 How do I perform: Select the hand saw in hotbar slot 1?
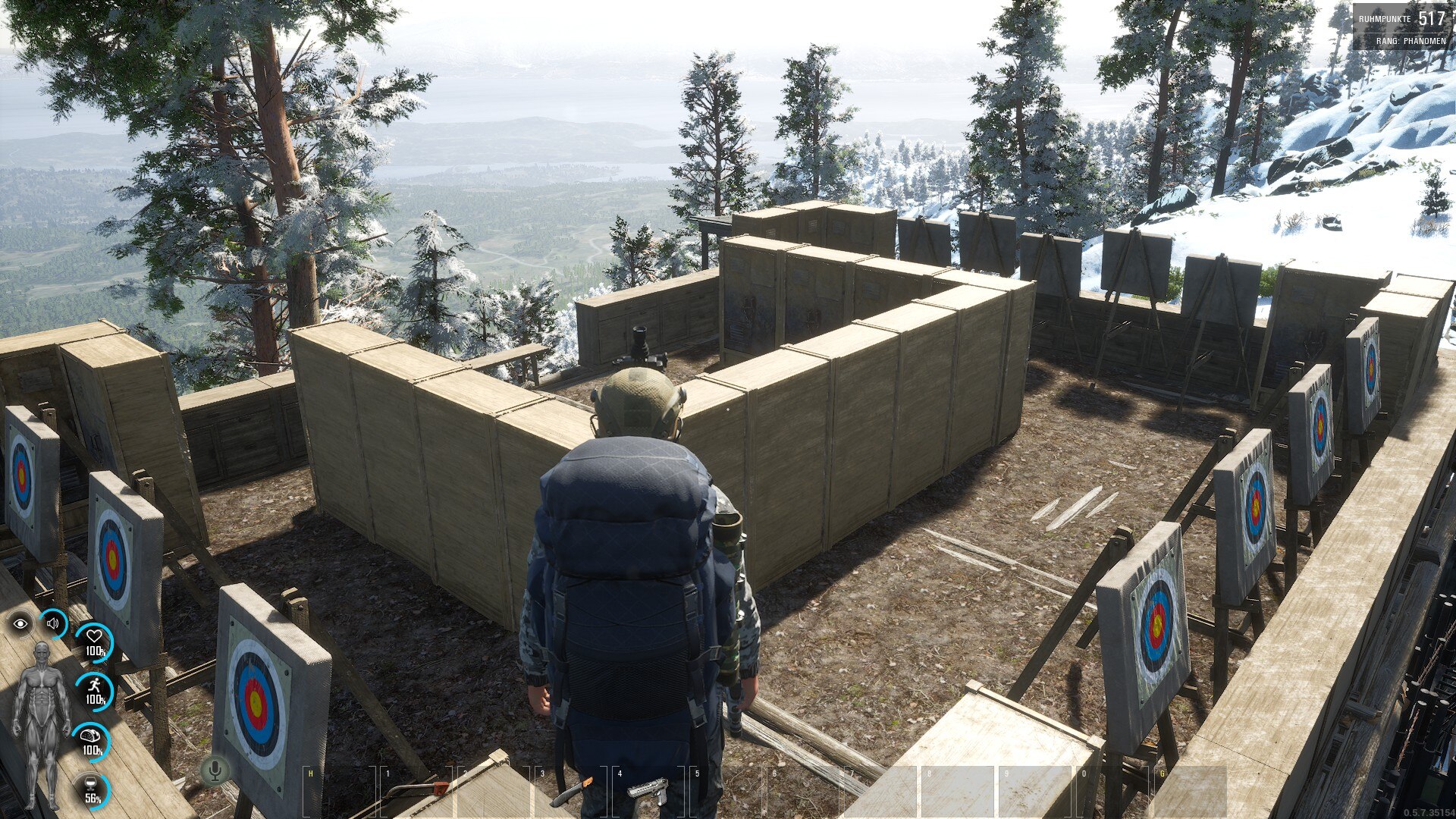416,791
